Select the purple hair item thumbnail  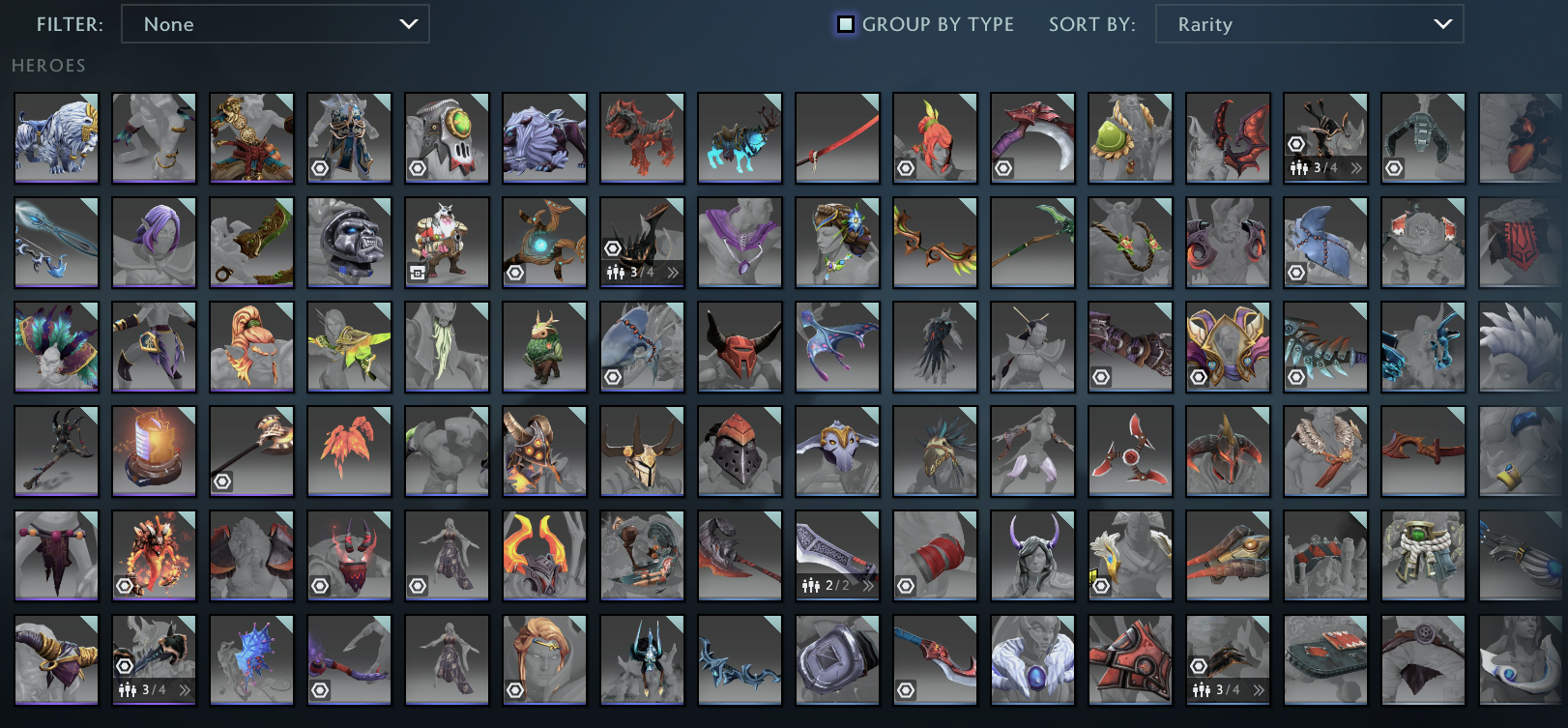tap(154, 242)
